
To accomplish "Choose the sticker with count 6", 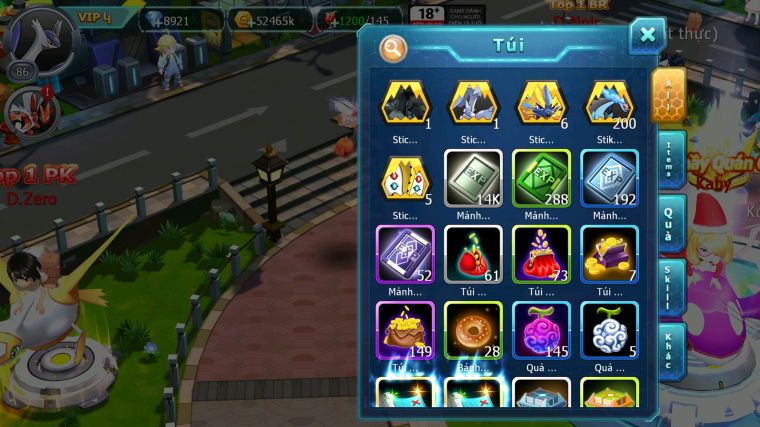I will click(x=541, y=102).
